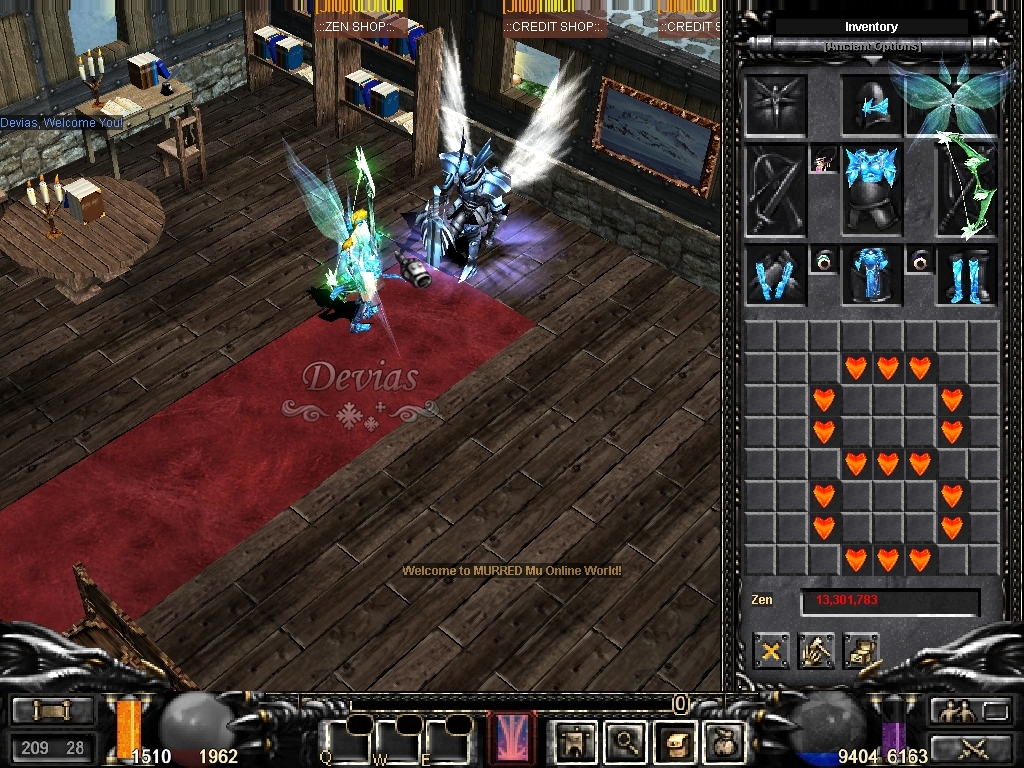Pick the blue boots equipment slot

click(966, 275)
